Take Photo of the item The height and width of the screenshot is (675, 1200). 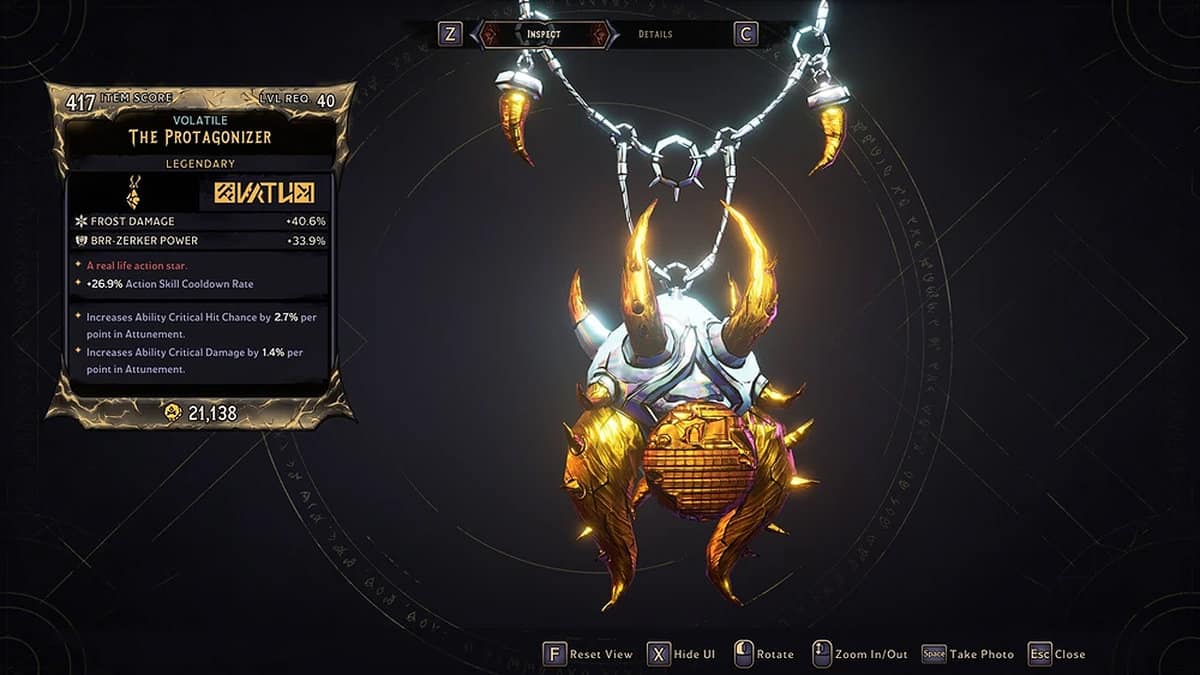tap(967, 654)
